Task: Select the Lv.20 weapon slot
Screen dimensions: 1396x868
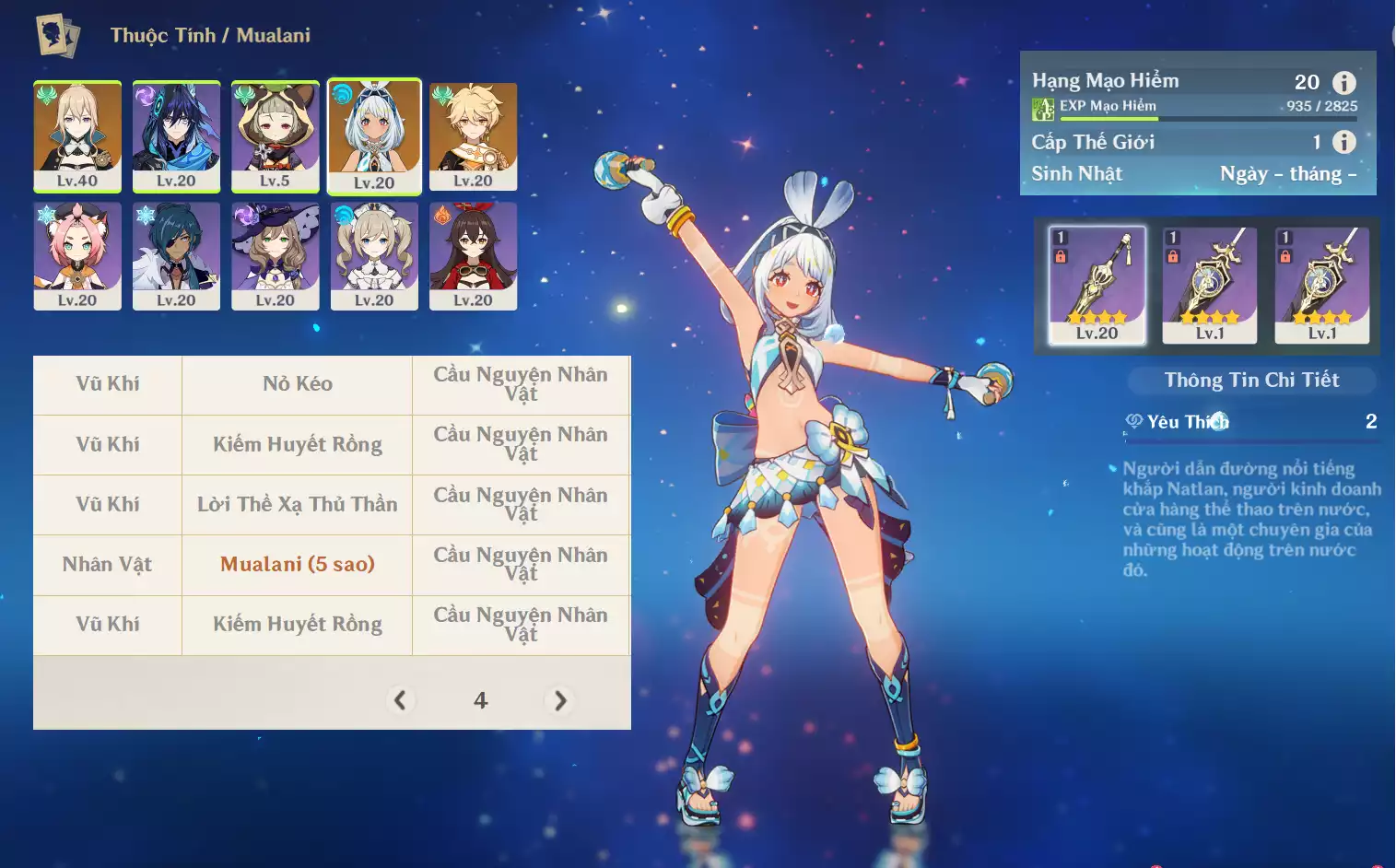Action: tap(1097, 286)
